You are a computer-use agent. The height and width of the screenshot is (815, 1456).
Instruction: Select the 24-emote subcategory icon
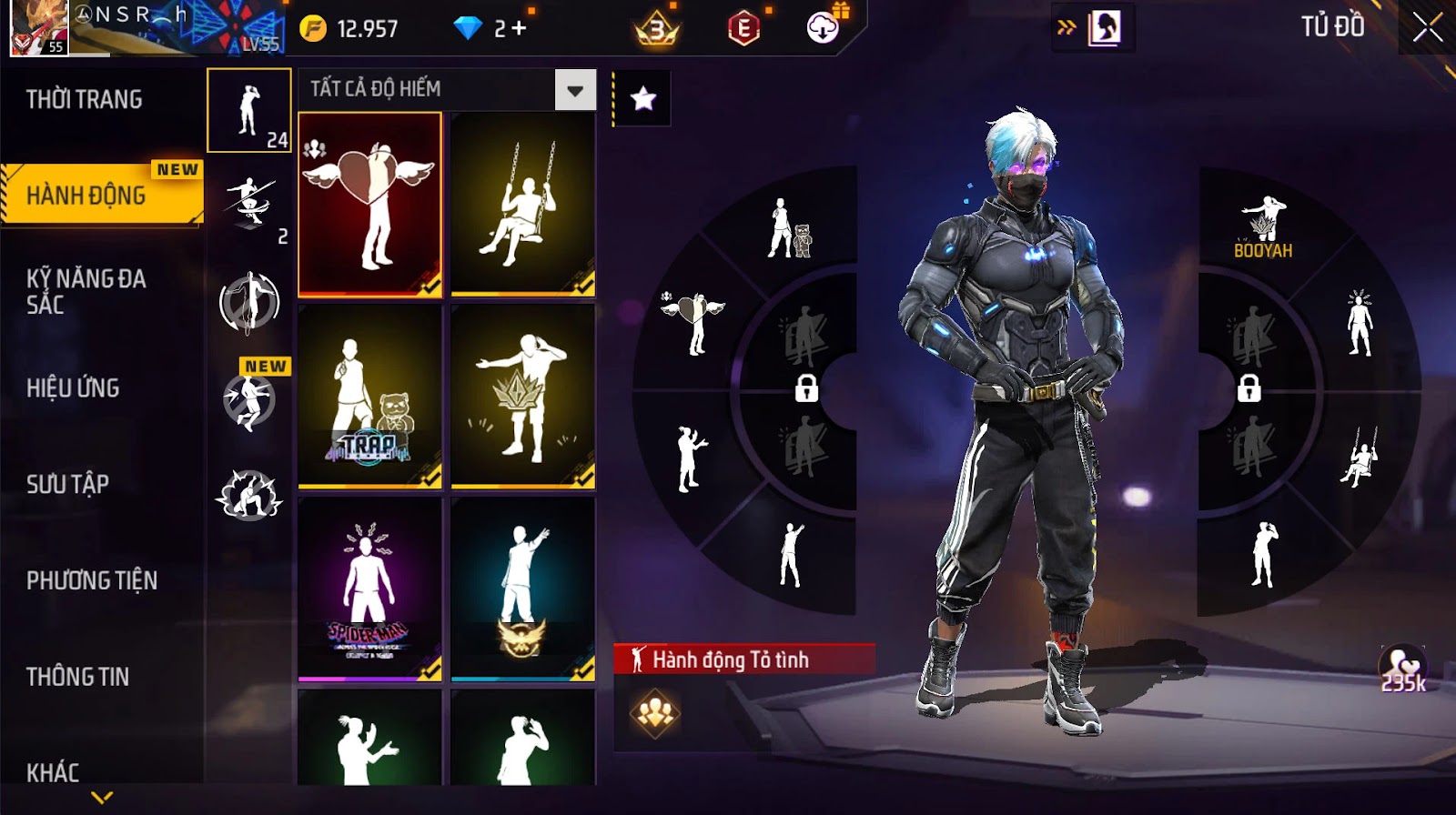249,110
